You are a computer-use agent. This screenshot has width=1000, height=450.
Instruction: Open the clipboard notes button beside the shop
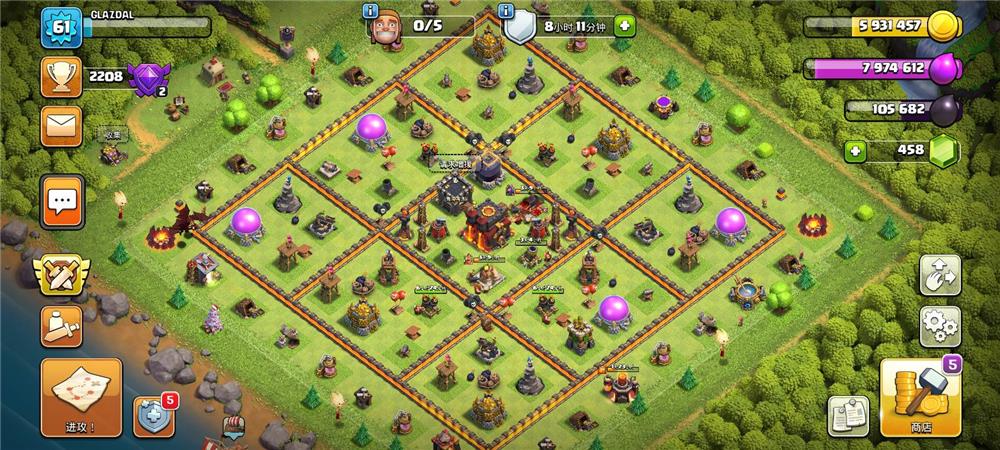click(x=848, y=415)
